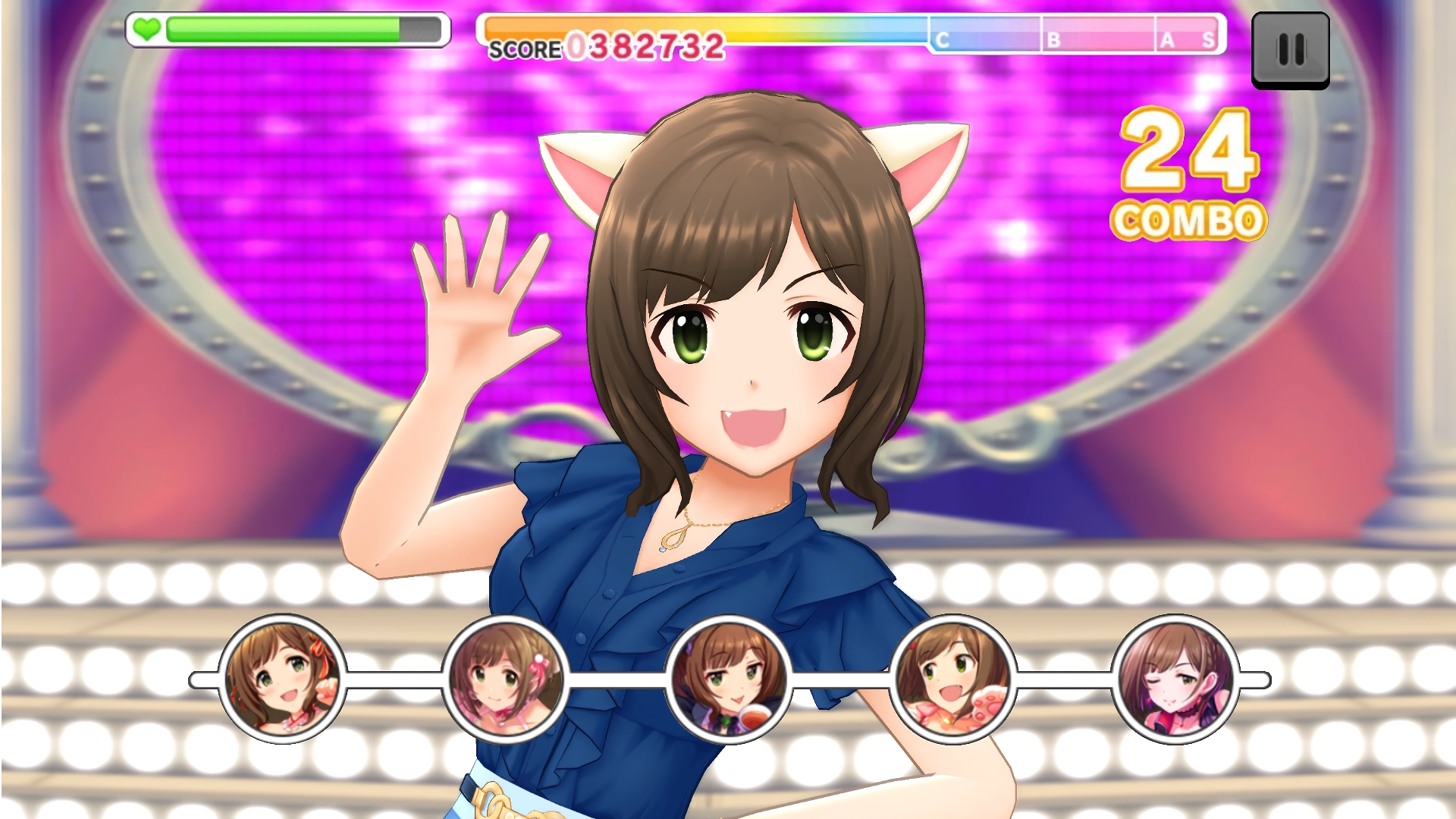The height and width of the screenshot is (819, 1456).
Task: Tap the winking idol note target
Action: click(1175, 679)
